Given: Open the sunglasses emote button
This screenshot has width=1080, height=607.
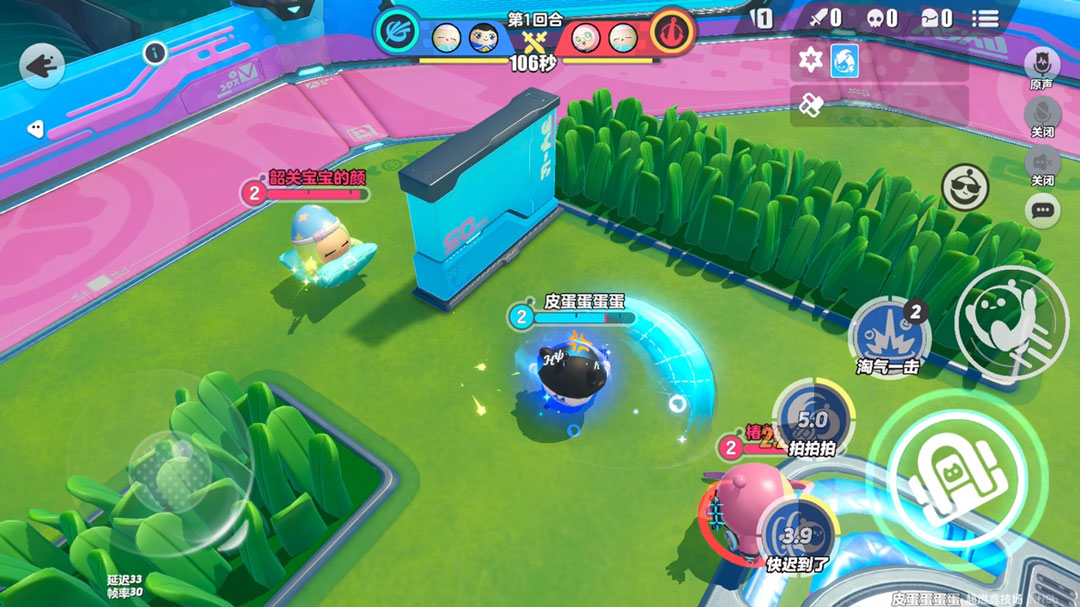Looking at the screenshot, I should pos(965,187).
